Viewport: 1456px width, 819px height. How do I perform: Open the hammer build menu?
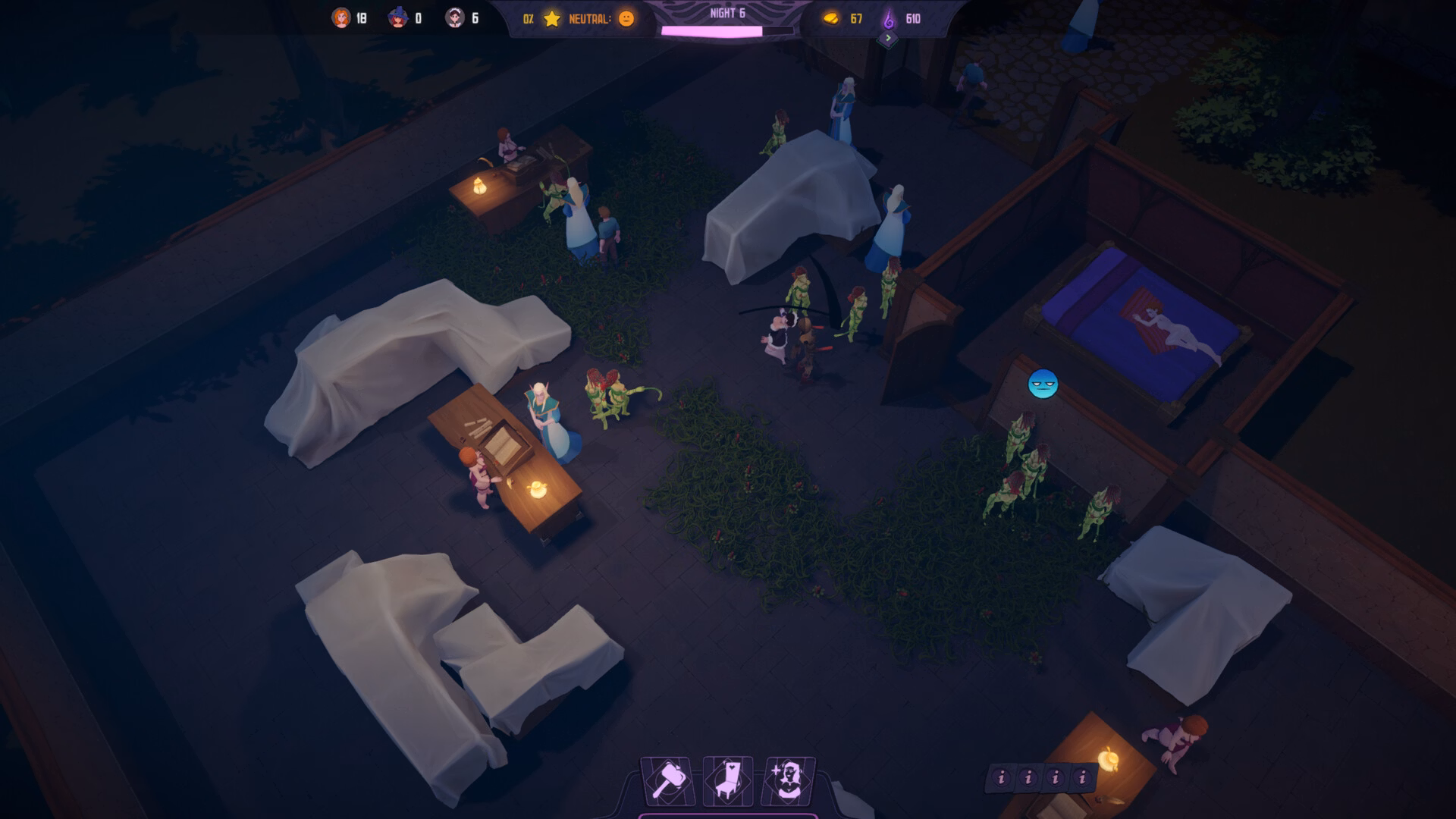[668, 780]
